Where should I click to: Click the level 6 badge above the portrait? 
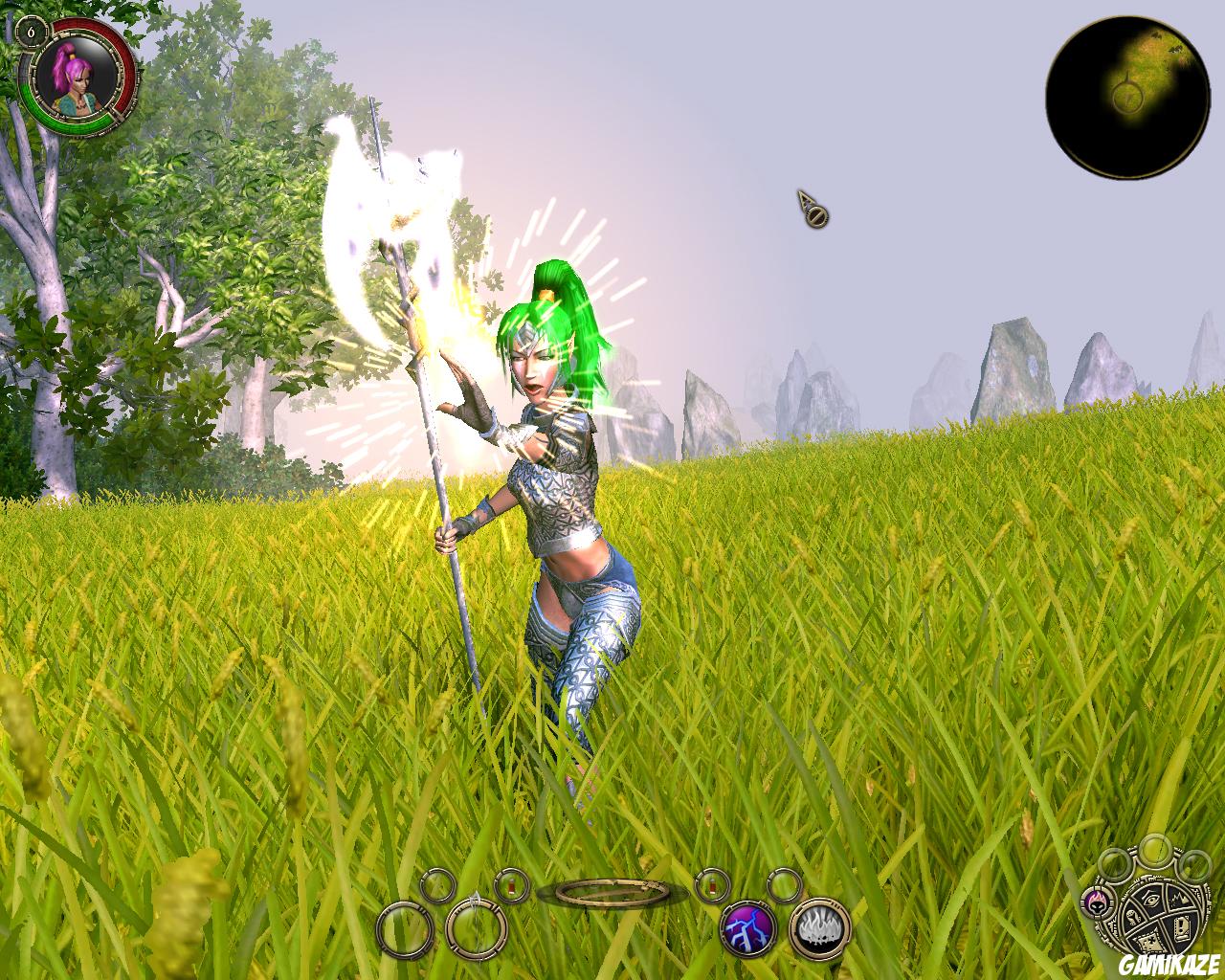point(33,31)
